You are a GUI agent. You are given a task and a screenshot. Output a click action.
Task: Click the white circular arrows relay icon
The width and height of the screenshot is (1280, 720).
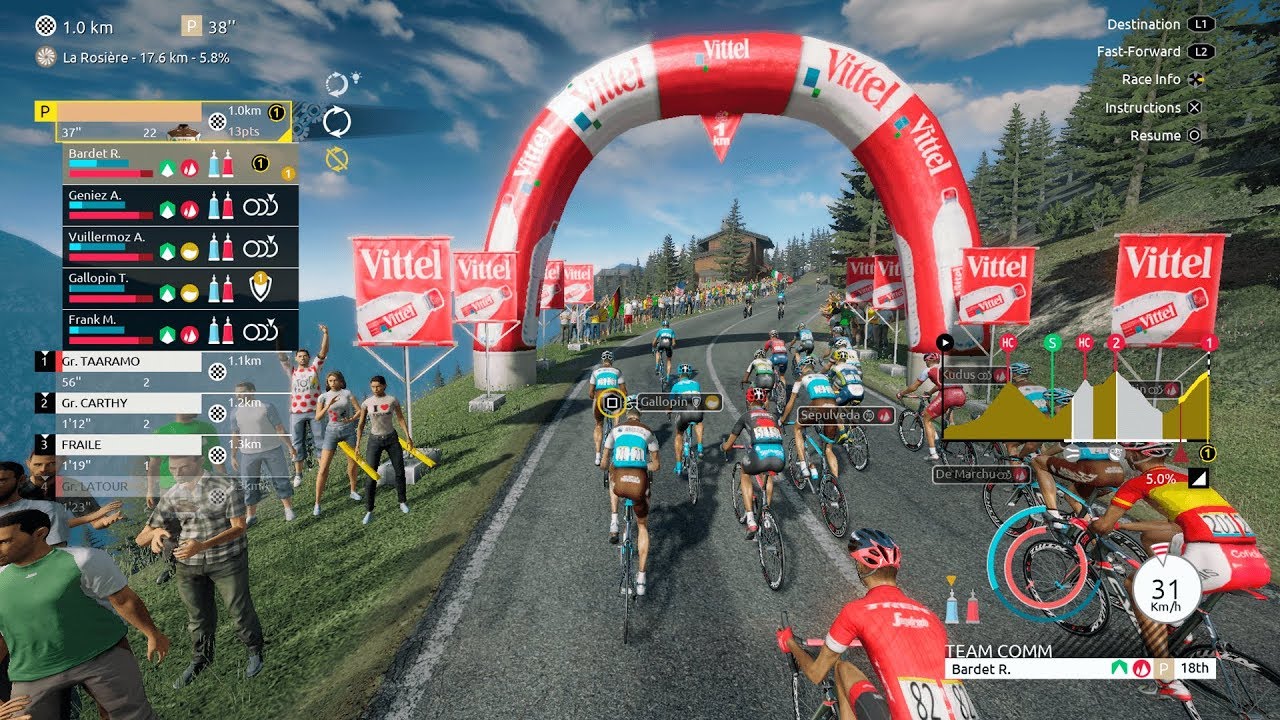pyautogui.click(x=337, y=121)
